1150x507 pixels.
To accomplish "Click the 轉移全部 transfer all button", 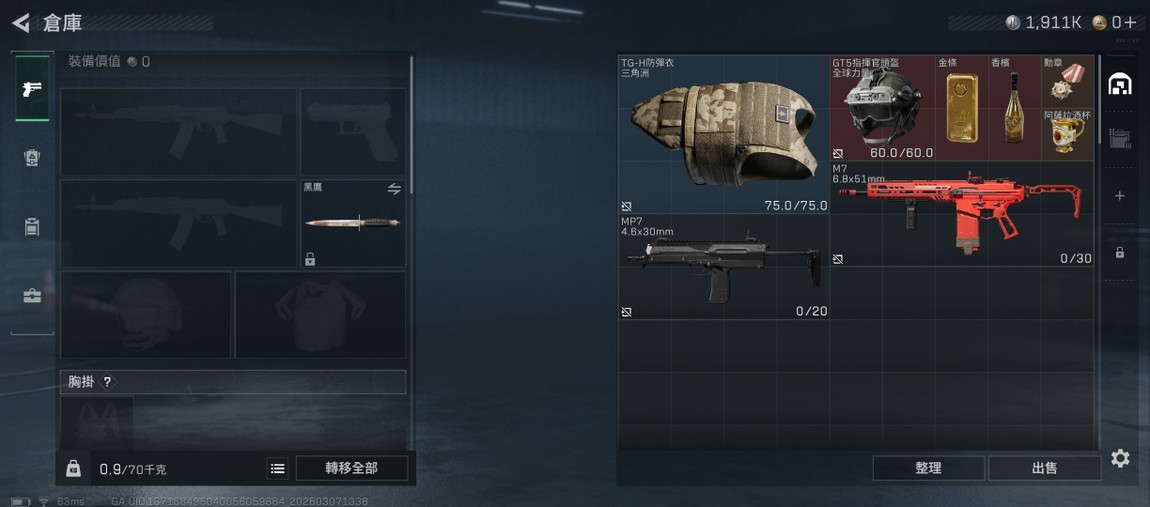I will point(351,468).
